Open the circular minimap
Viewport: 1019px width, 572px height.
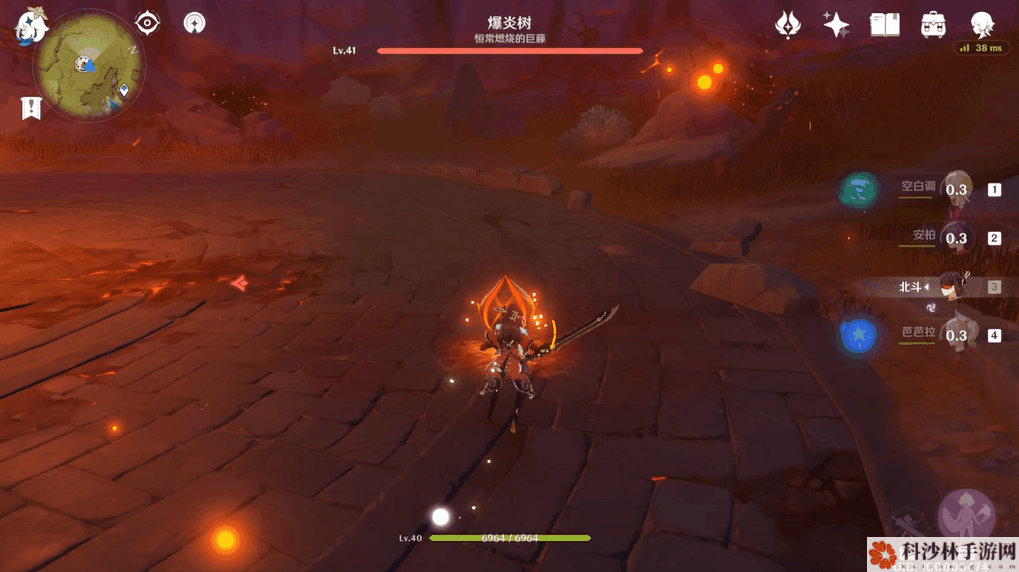click(x=89, y=66)
